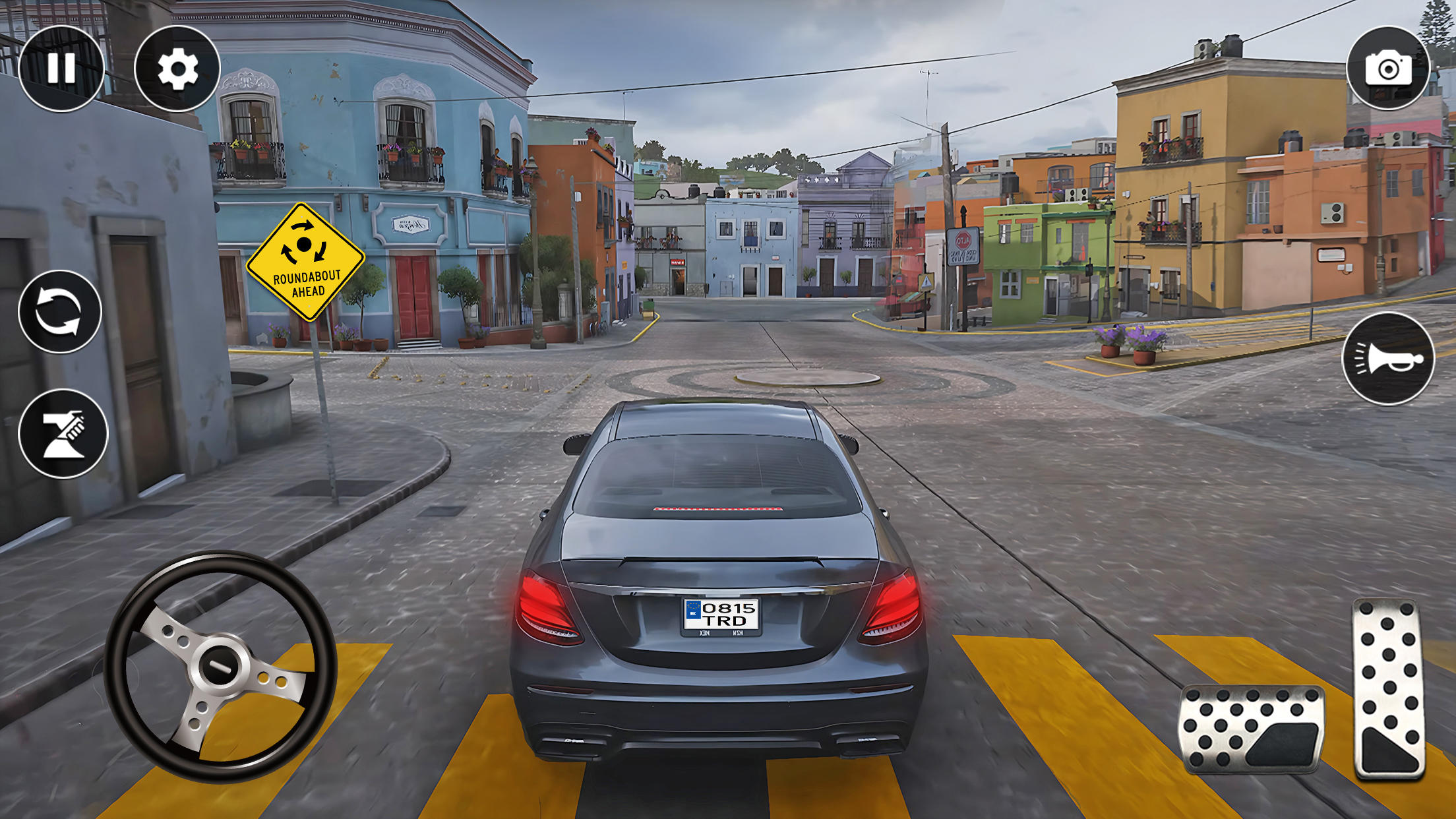Image resolution: width=1456 pixels, height=819 pixels.
Task: Open the gear settings menu
Action: pos(177,69)
